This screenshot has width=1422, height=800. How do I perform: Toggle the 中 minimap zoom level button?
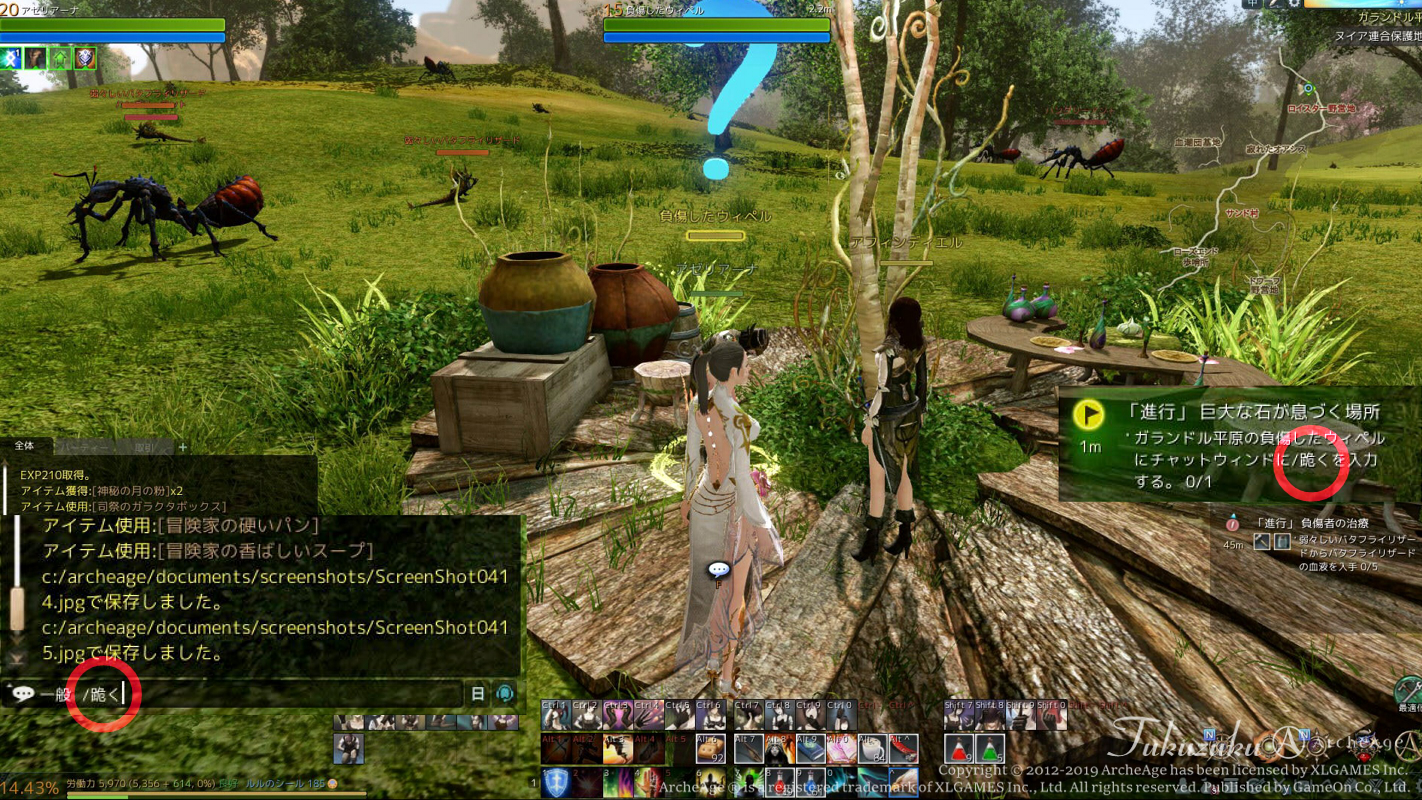[1251, 6]
